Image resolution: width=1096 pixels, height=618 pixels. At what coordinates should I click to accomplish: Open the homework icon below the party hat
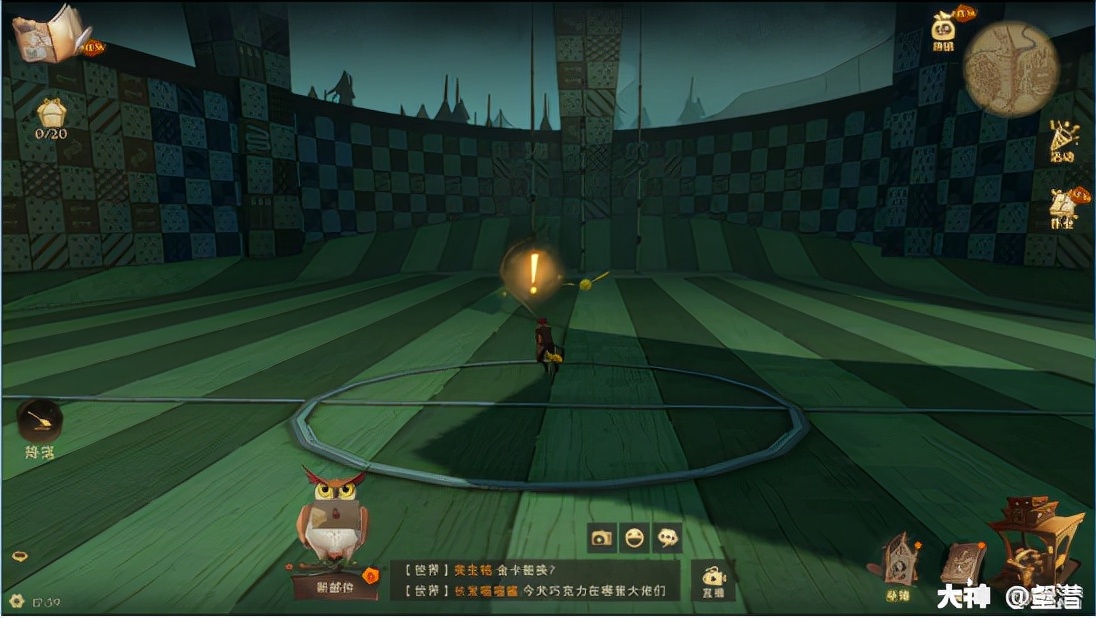click(x=1063, y=210)
